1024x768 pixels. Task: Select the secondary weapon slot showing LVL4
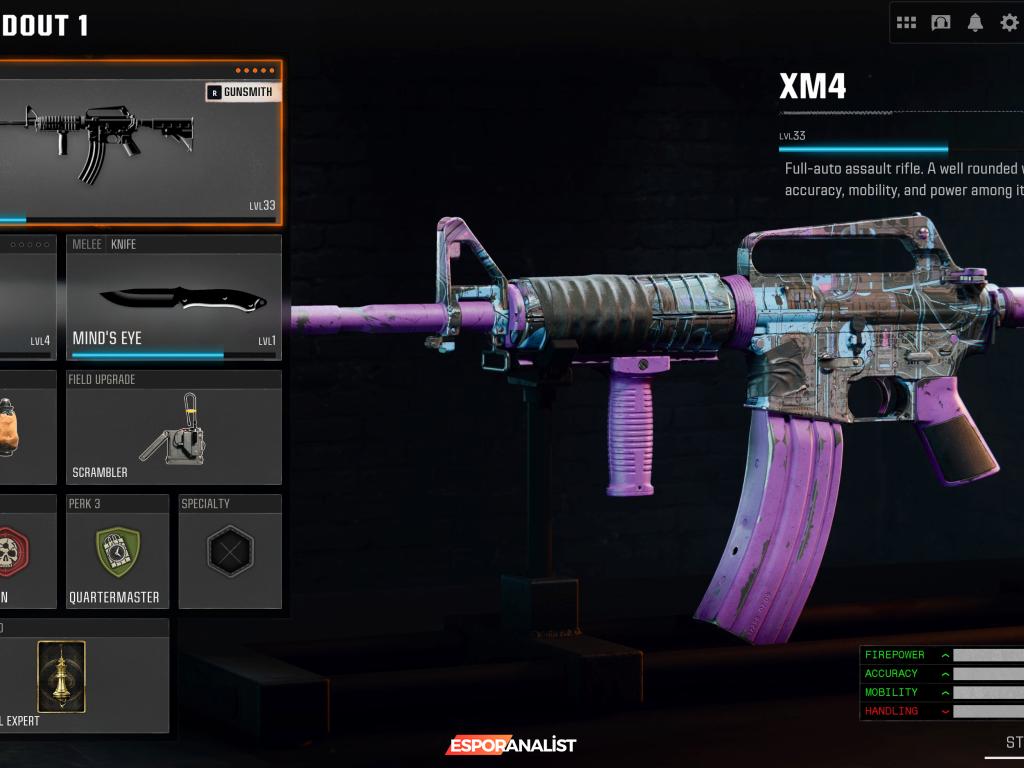click(26, 297)
